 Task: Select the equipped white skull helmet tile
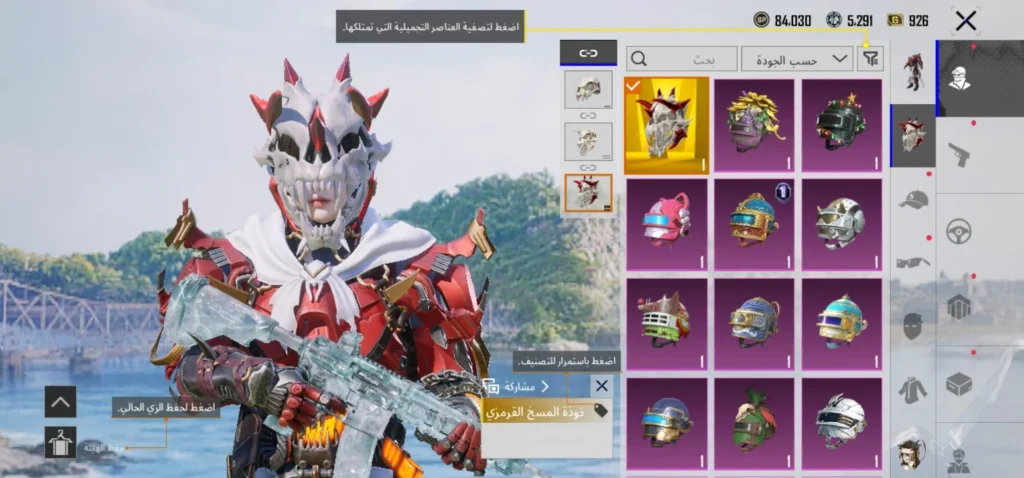pyautogui.click(x=666, y=125)
